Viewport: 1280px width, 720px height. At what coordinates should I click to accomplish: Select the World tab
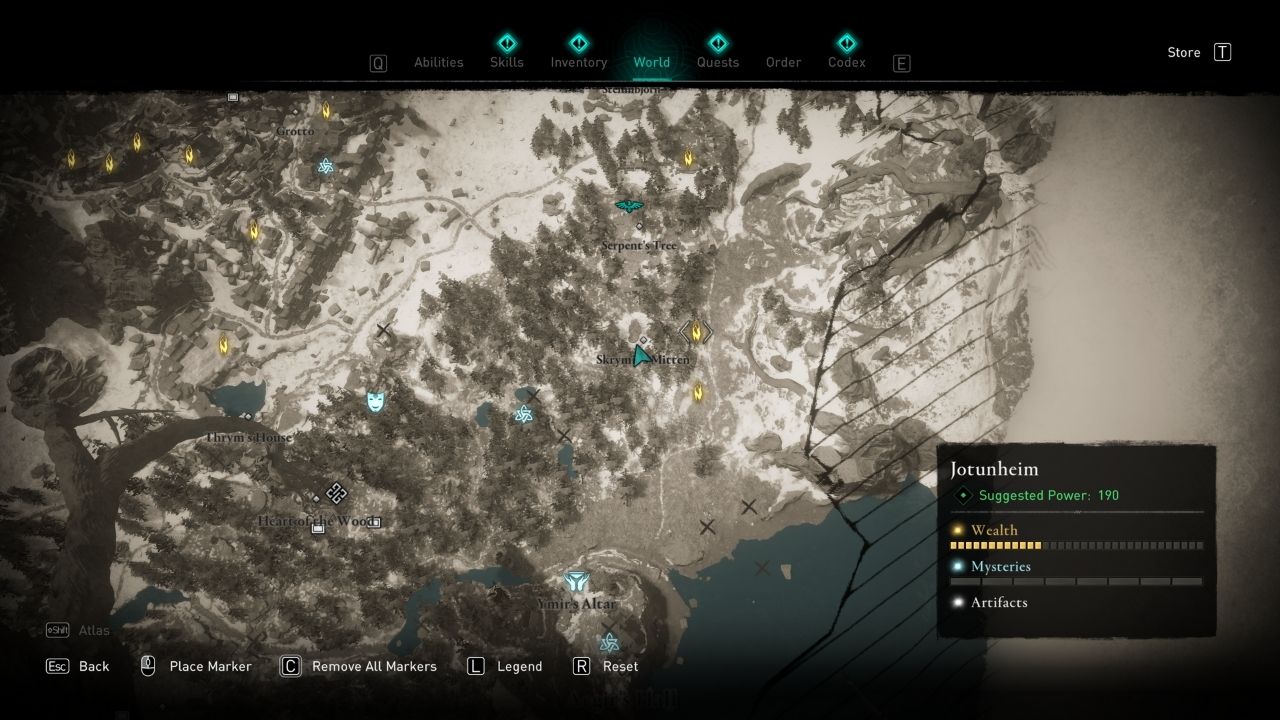651,62
